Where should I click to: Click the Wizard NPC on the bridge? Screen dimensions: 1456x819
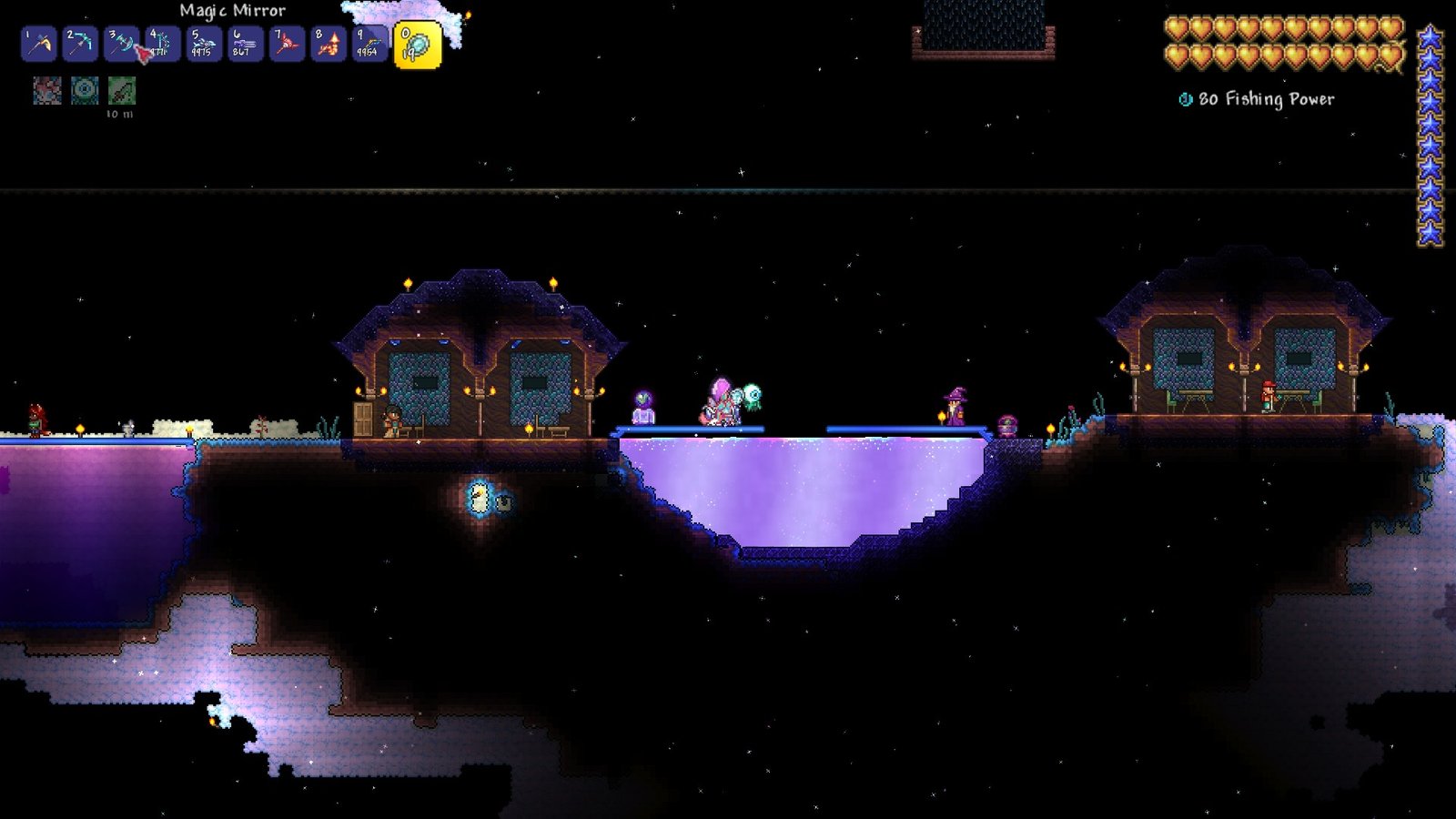point(955,407)
